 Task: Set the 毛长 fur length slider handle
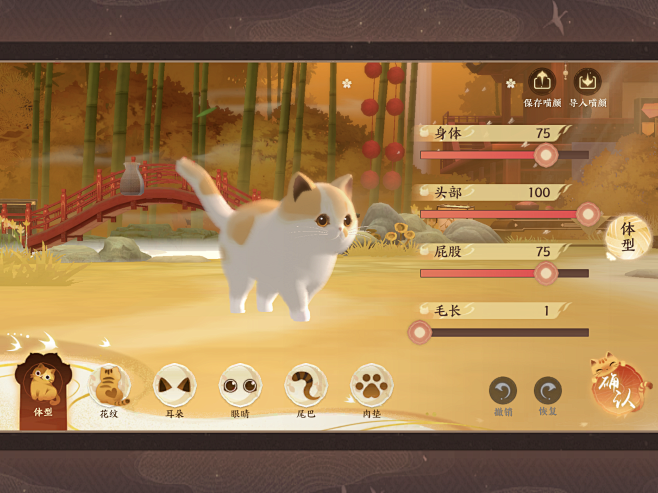coord(420,332)
